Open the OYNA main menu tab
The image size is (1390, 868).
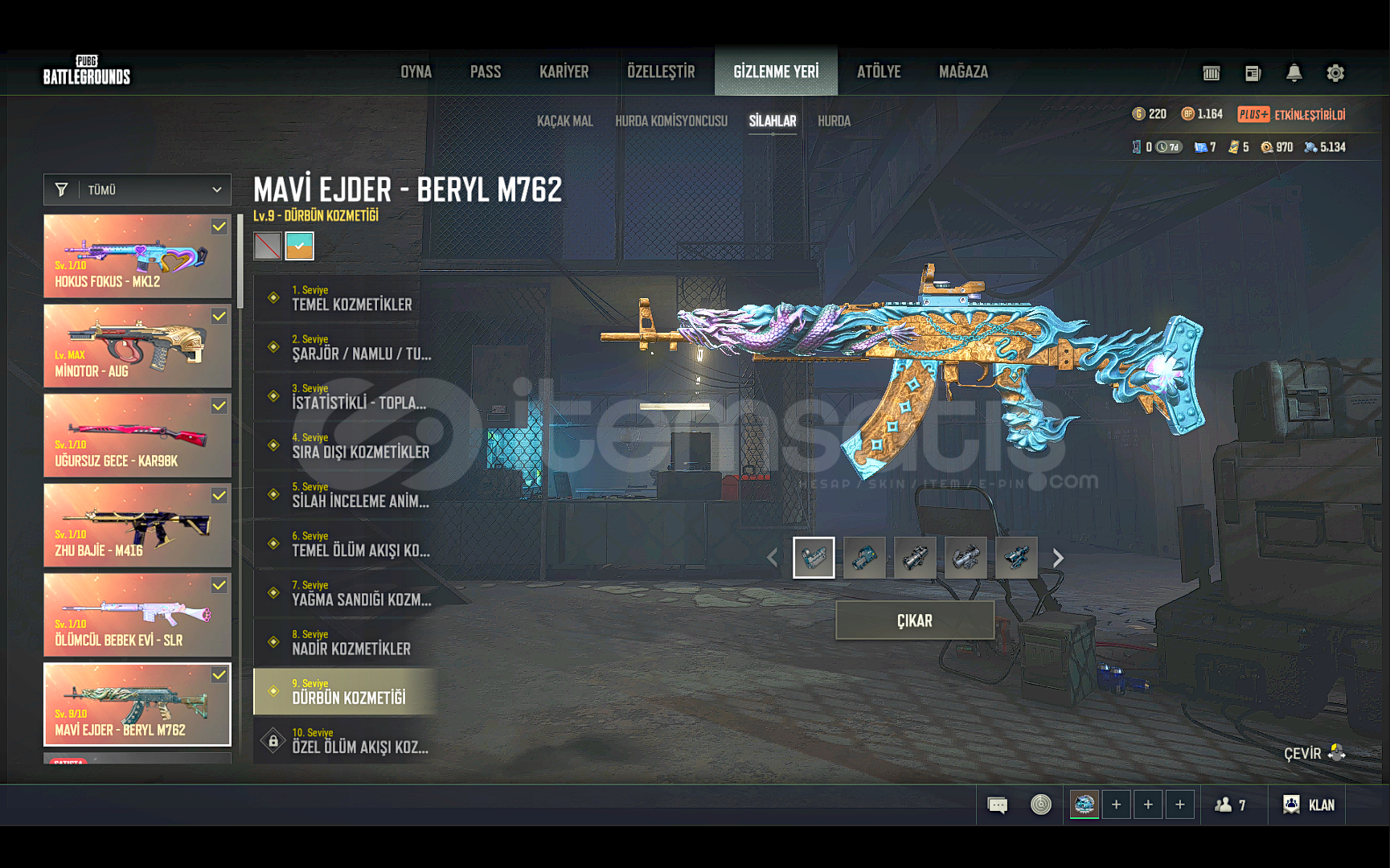point(416,72)
